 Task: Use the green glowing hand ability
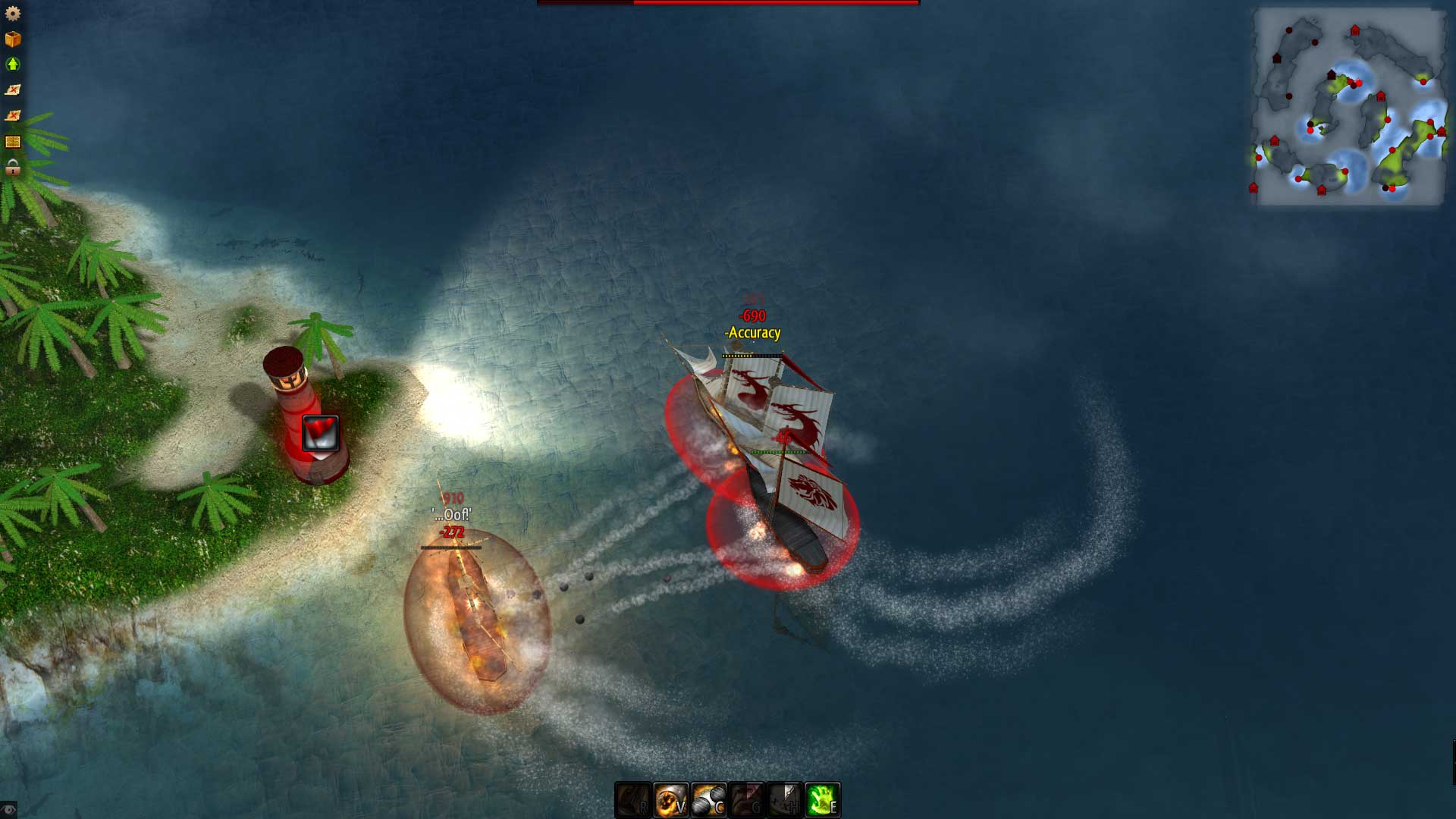tap(823, 800)
